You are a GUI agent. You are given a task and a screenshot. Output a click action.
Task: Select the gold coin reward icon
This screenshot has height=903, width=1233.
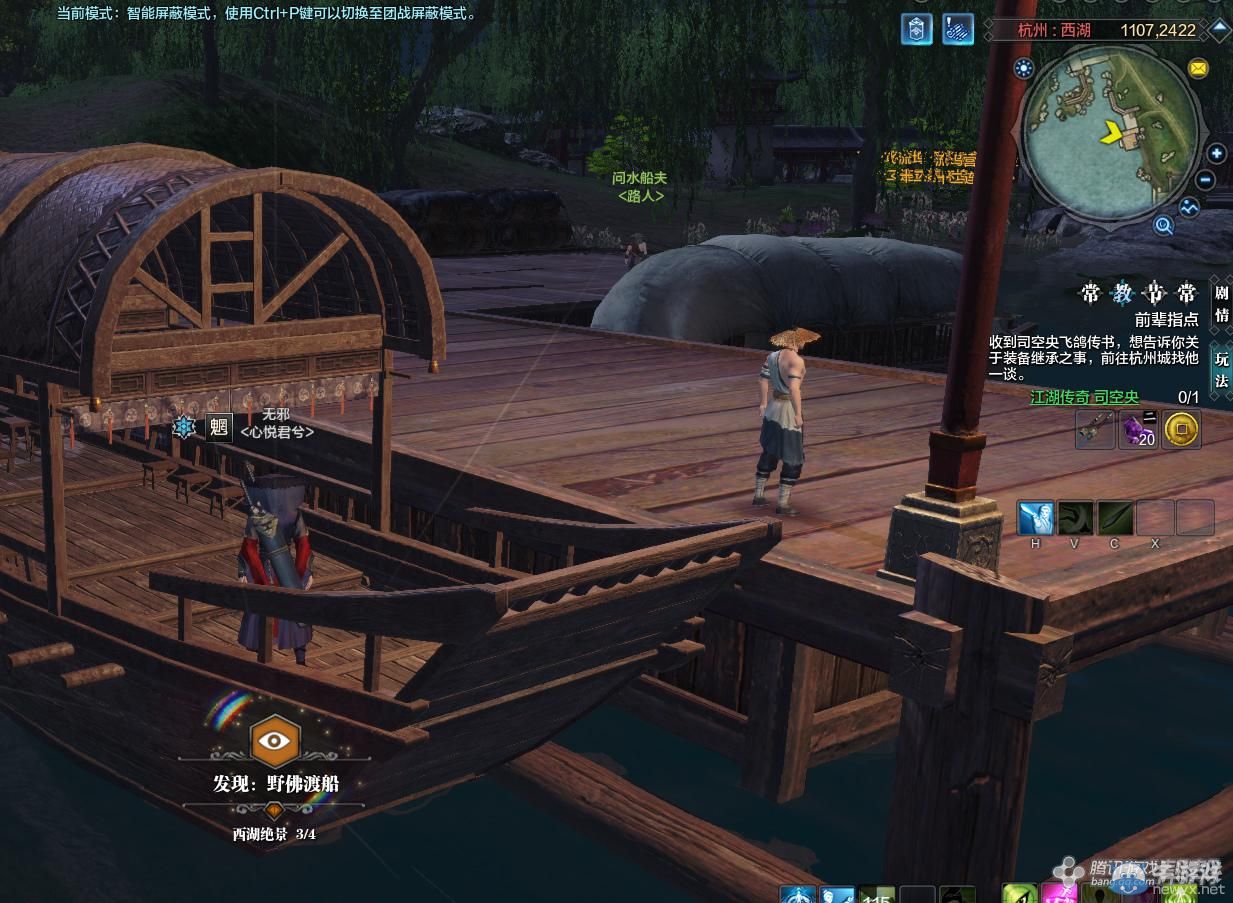1182,429
